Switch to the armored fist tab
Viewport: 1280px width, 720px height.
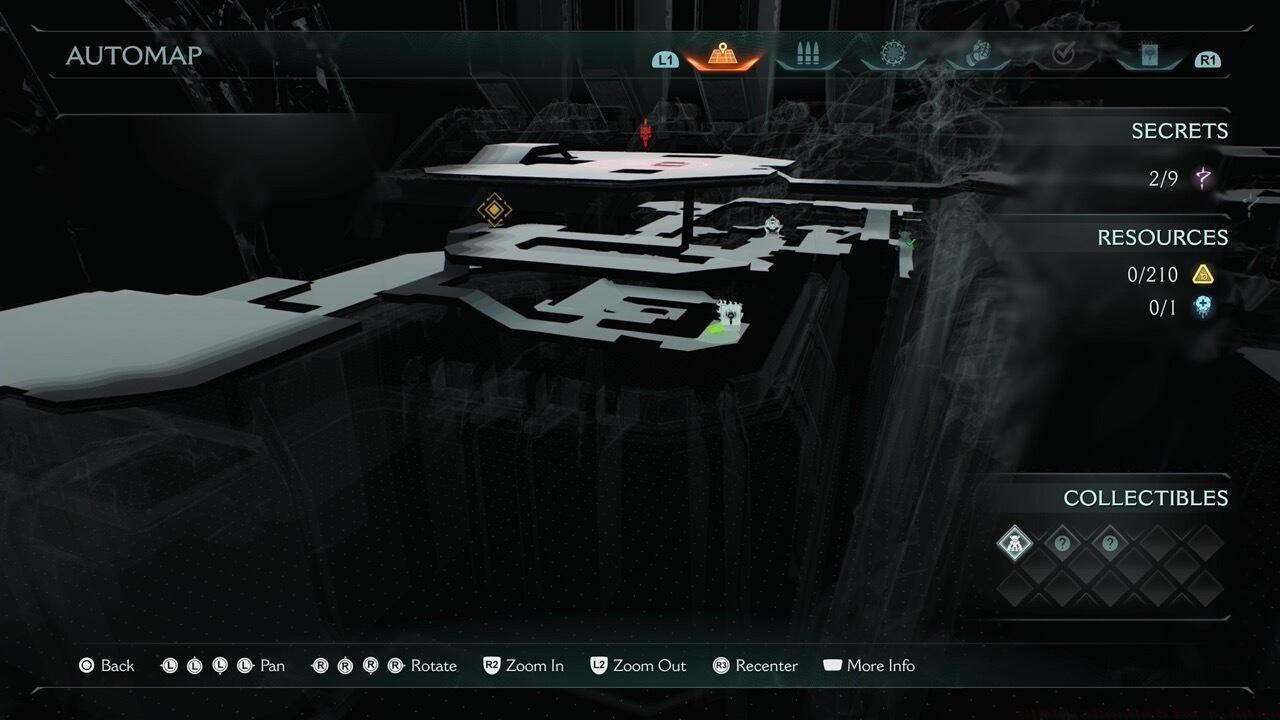point(977,55)
